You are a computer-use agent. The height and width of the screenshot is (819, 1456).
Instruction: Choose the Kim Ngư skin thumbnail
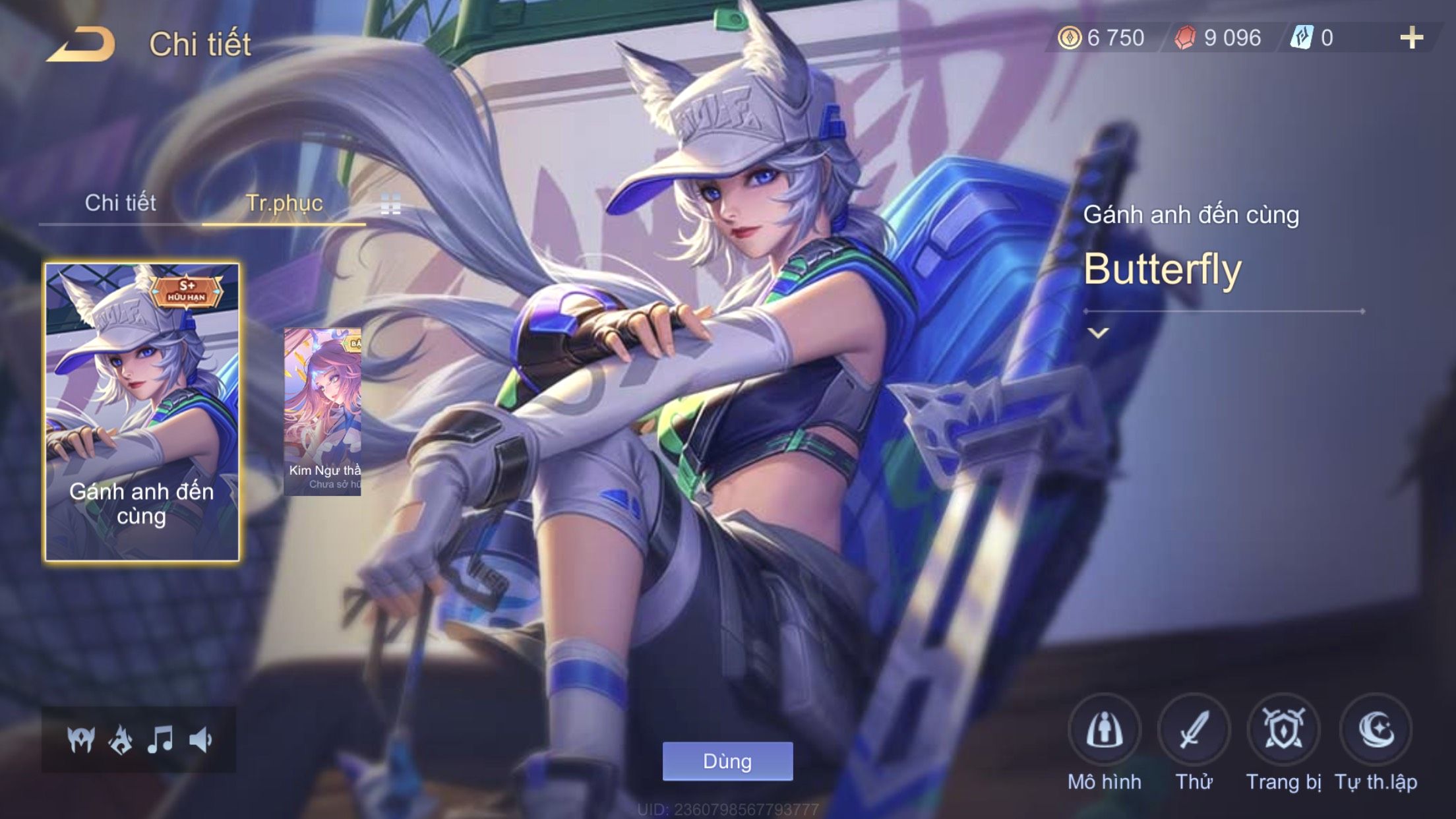coord(322,412)
